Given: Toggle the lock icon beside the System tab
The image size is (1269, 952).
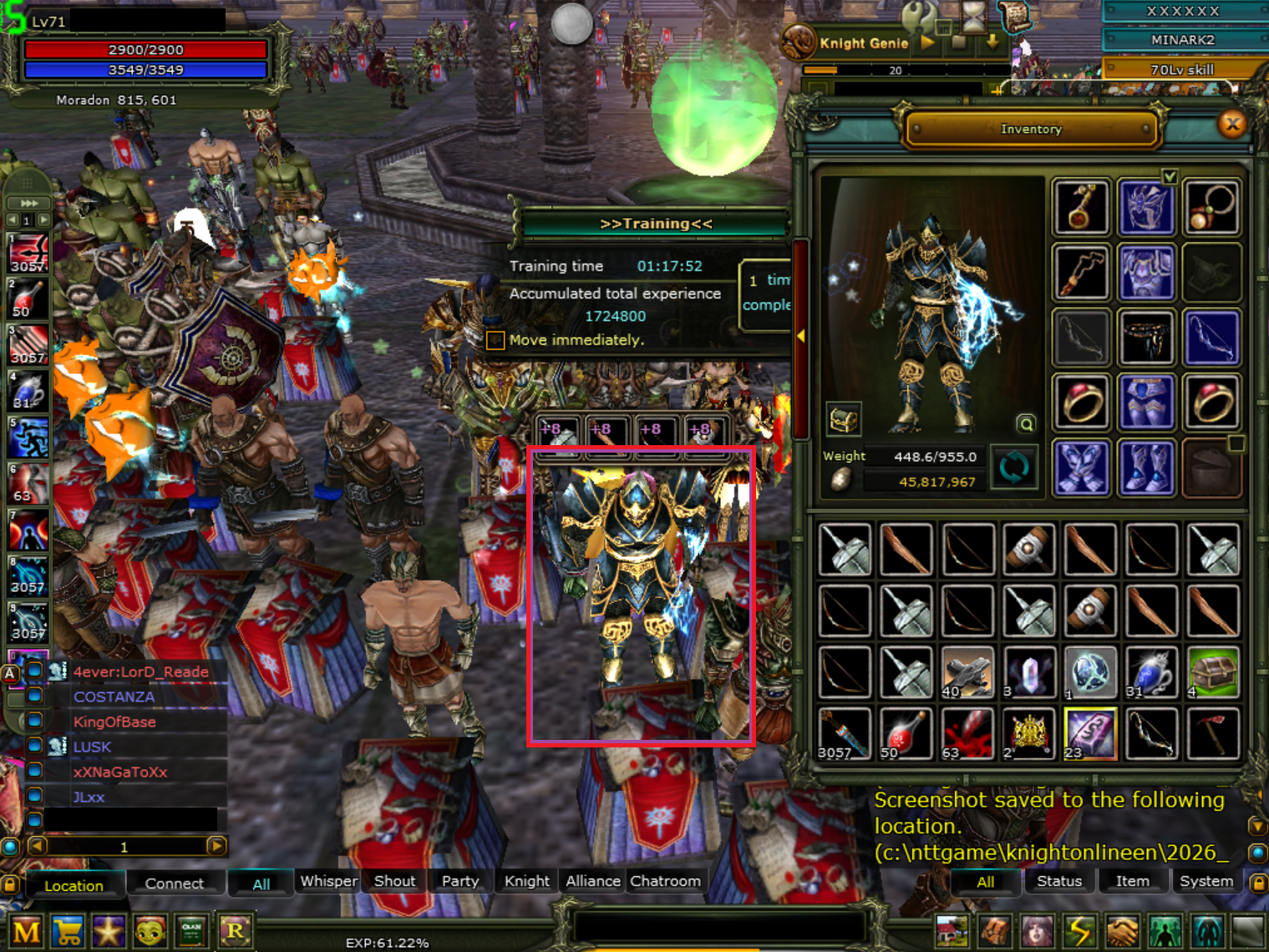Looking at the screenshot, I should tap(1258, 882).
